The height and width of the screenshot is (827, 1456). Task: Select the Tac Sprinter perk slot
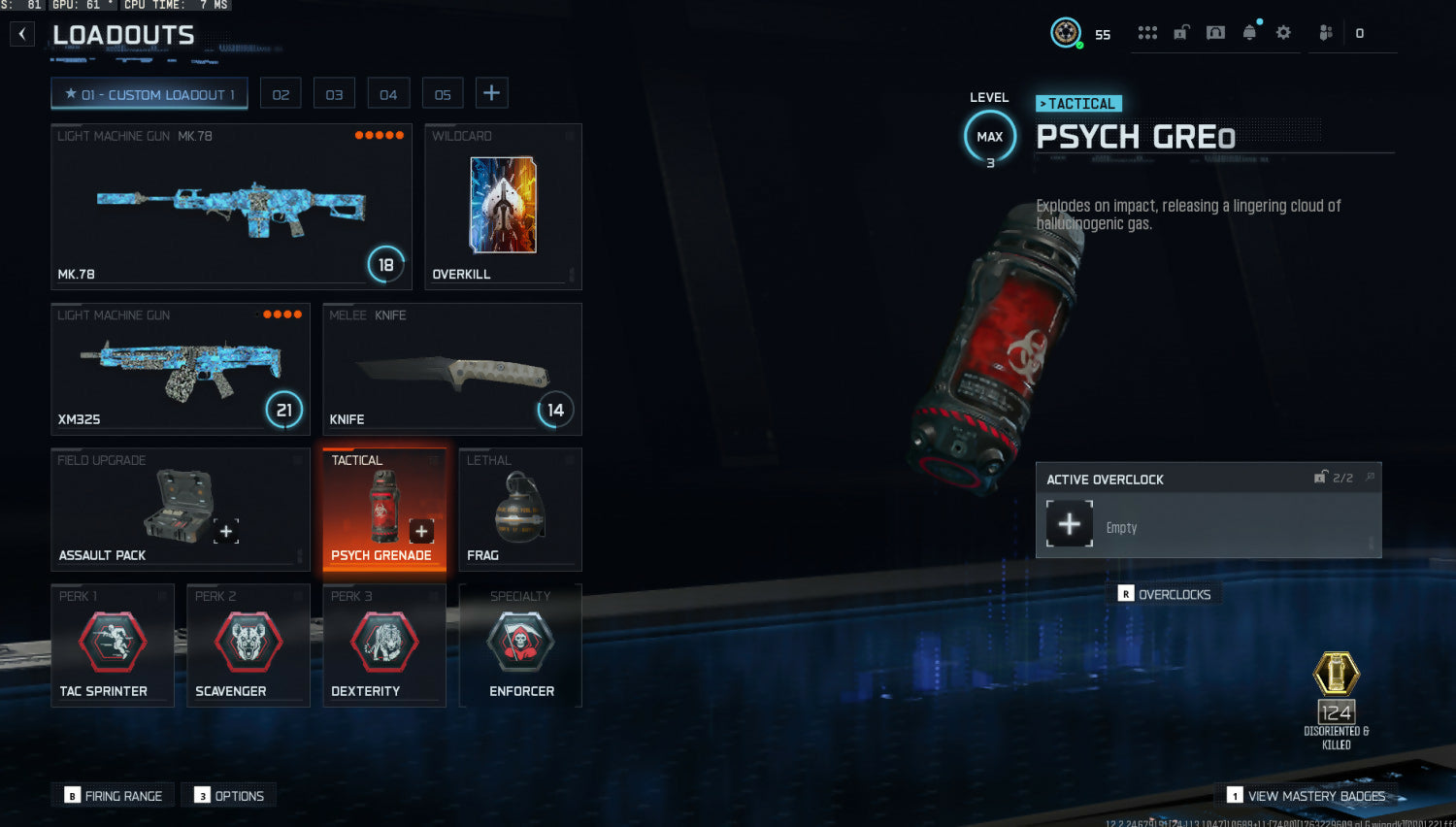coord(113,645)
